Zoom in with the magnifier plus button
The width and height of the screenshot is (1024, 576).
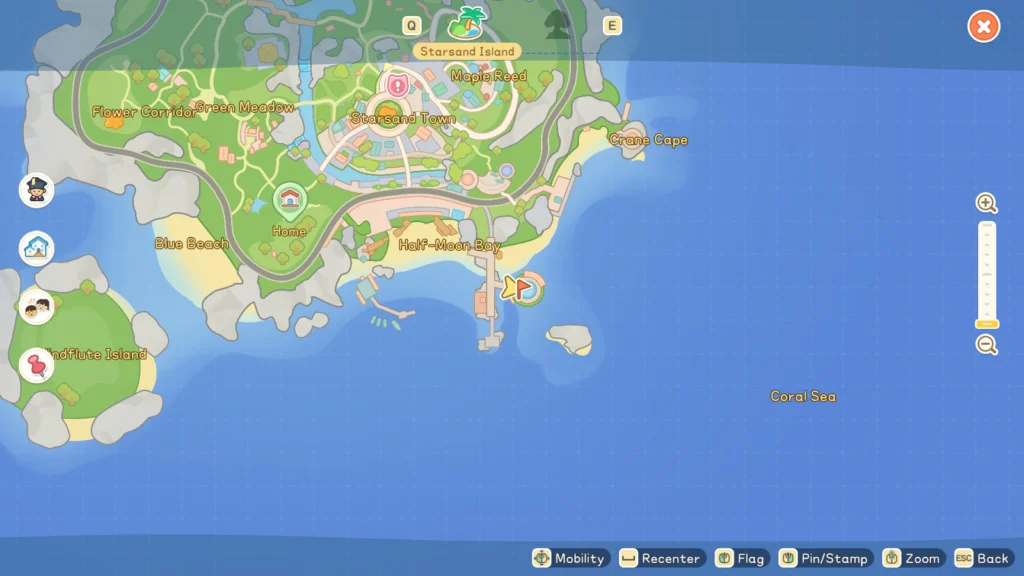coord(987,204)
